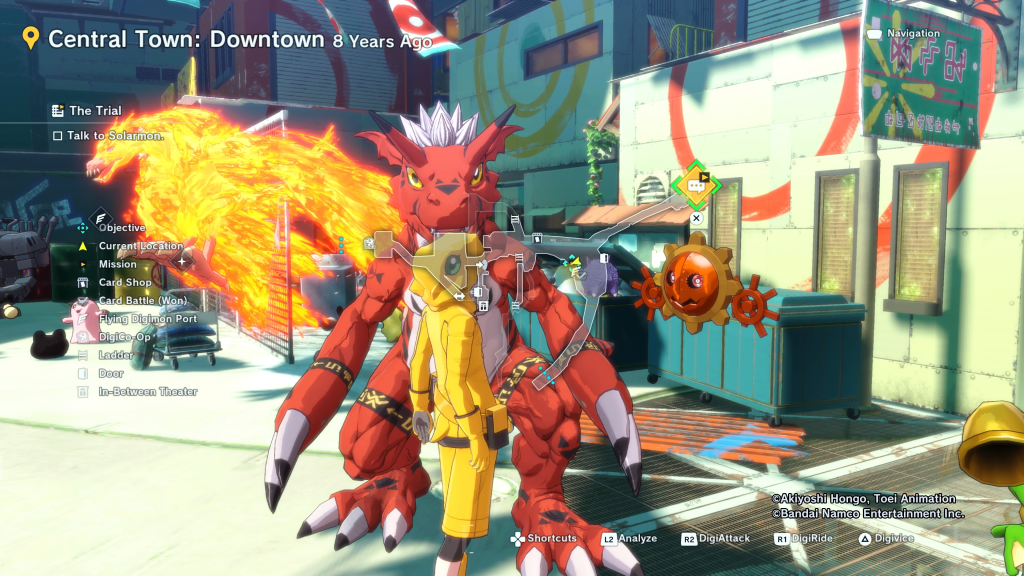Select the Flying Digimon Port legend entry
The image size is (1024, 576).
tap(147, 319)
